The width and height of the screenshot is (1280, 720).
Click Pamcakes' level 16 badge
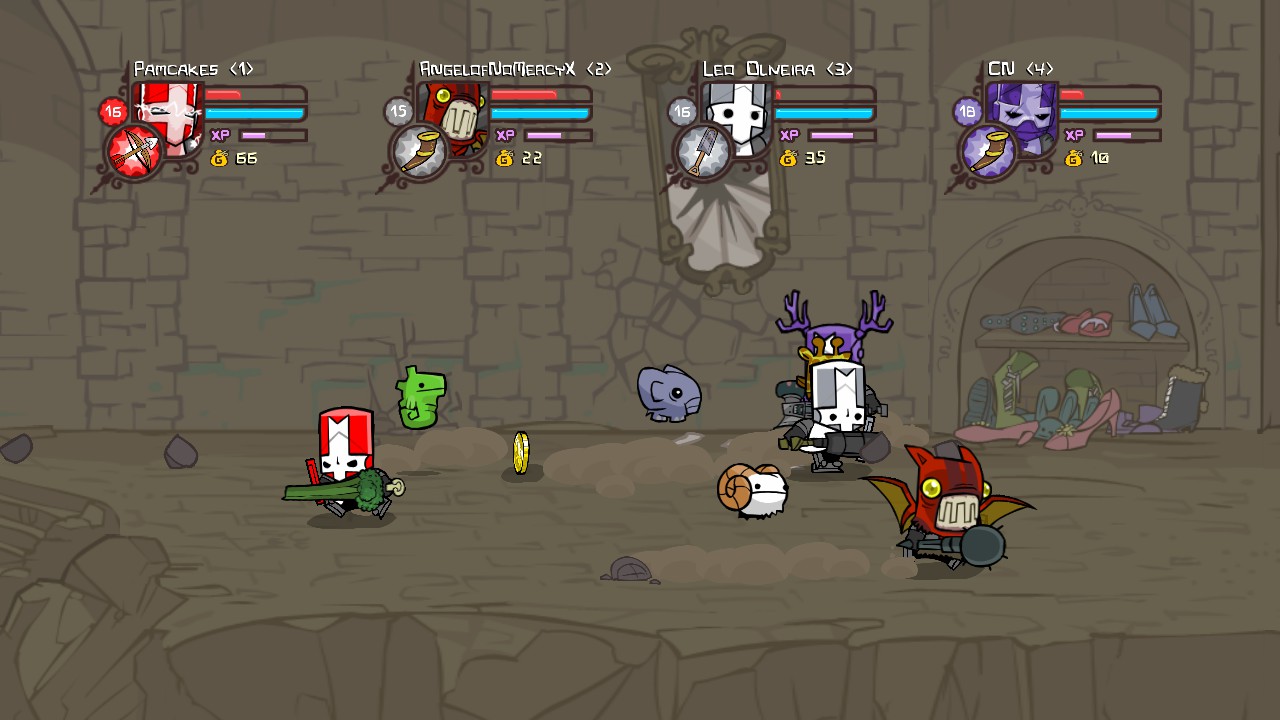point(112,111)
